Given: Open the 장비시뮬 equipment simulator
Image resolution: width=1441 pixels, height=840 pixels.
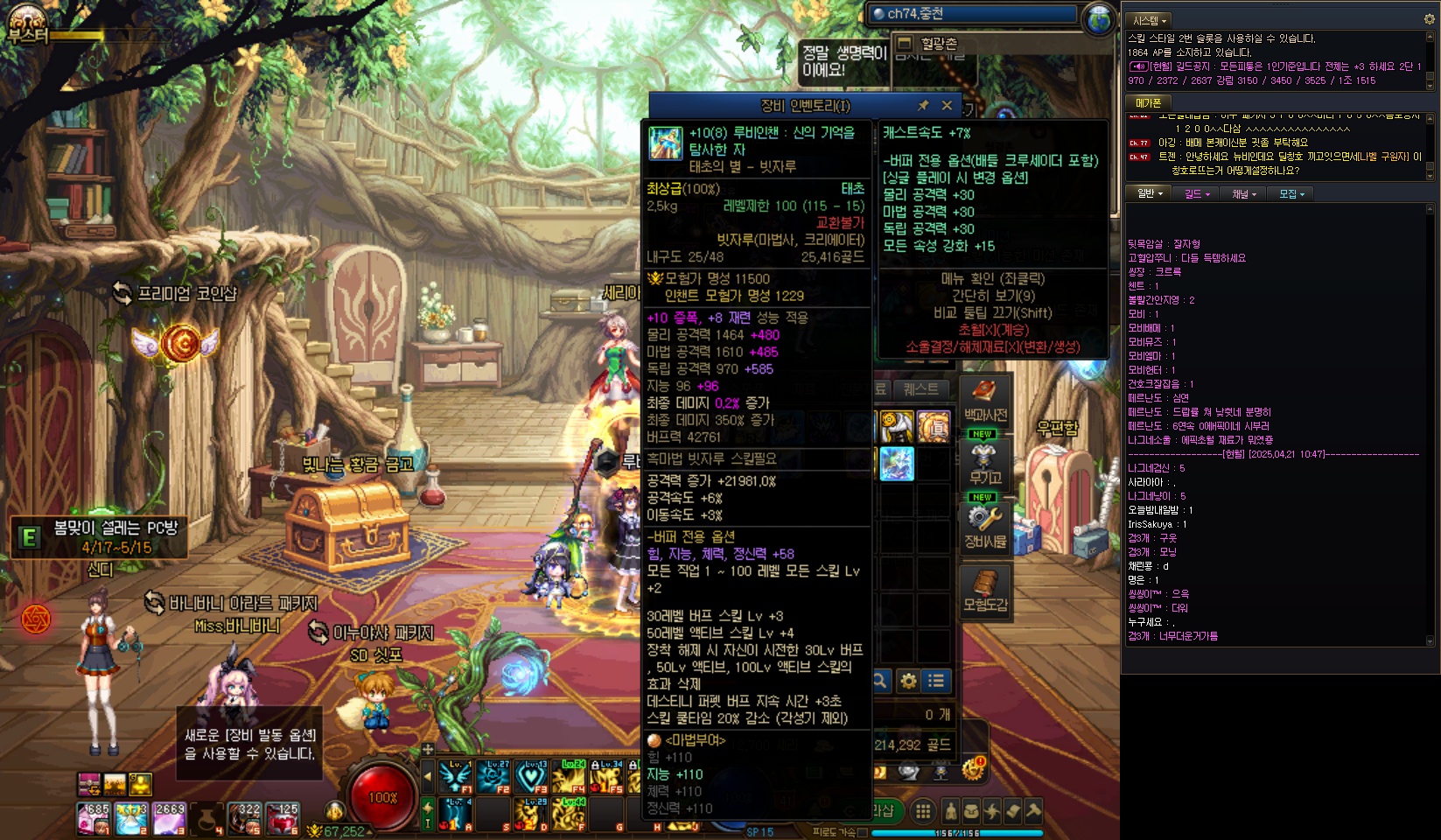Looking at the screenshot, I should click(x=985, y=527).
